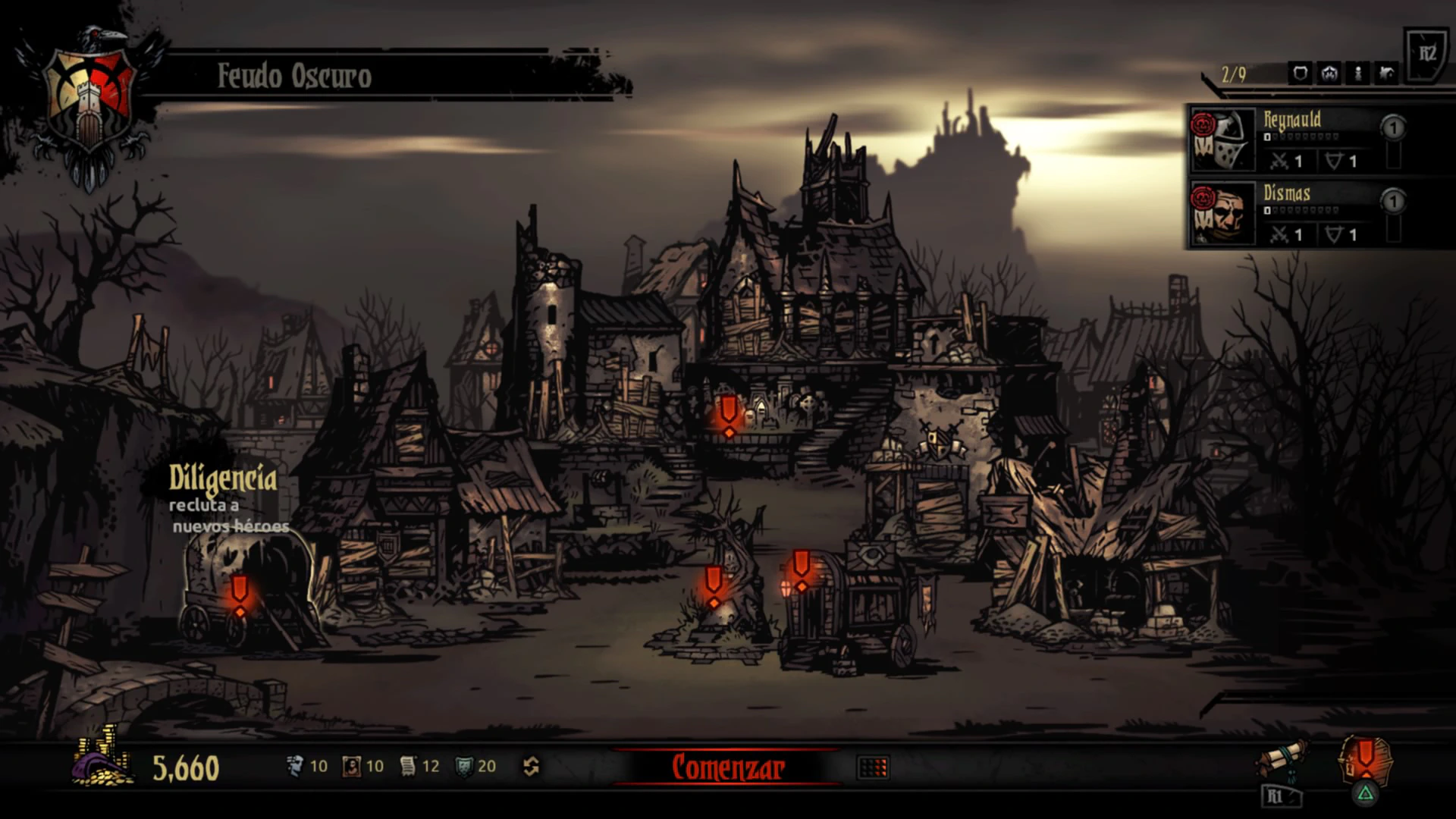Open the trinket chest inventory icon

click(x=1365, y=758)
